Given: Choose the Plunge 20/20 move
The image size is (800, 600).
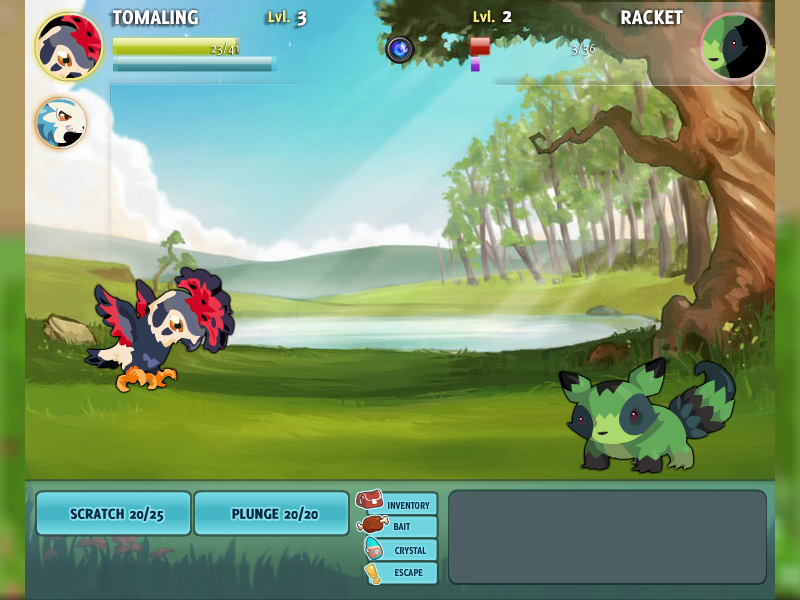Looking at the screenshot, I should (x=271, y=513).
